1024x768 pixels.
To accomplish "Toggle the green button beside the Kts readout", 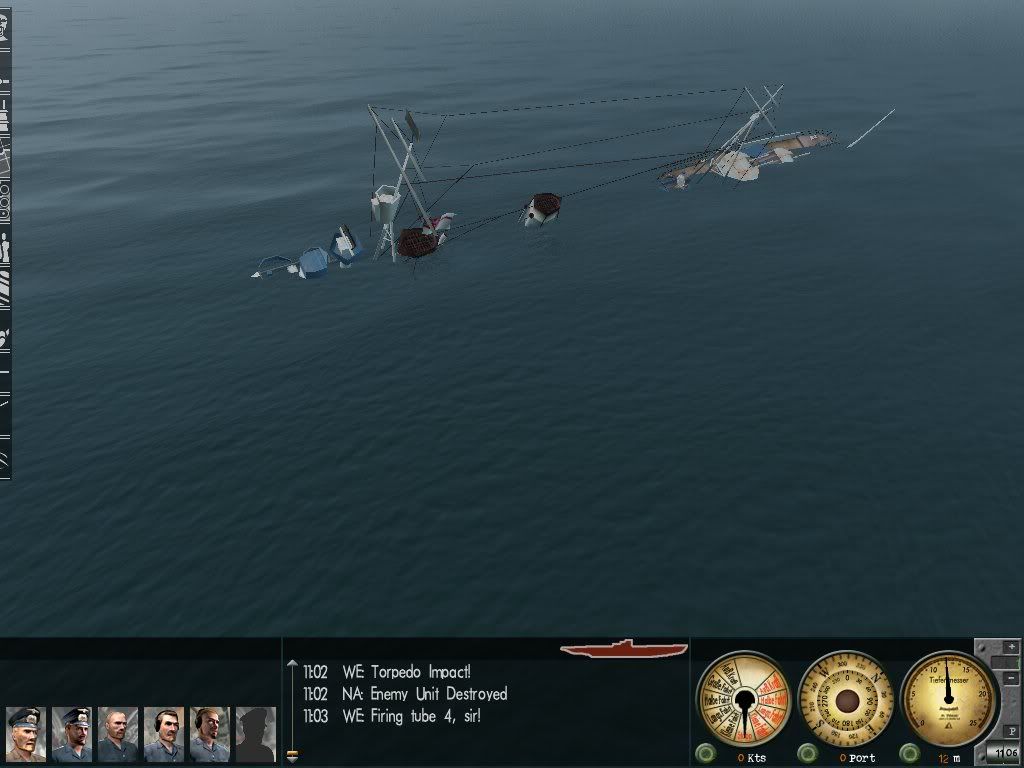I will 706,753.
